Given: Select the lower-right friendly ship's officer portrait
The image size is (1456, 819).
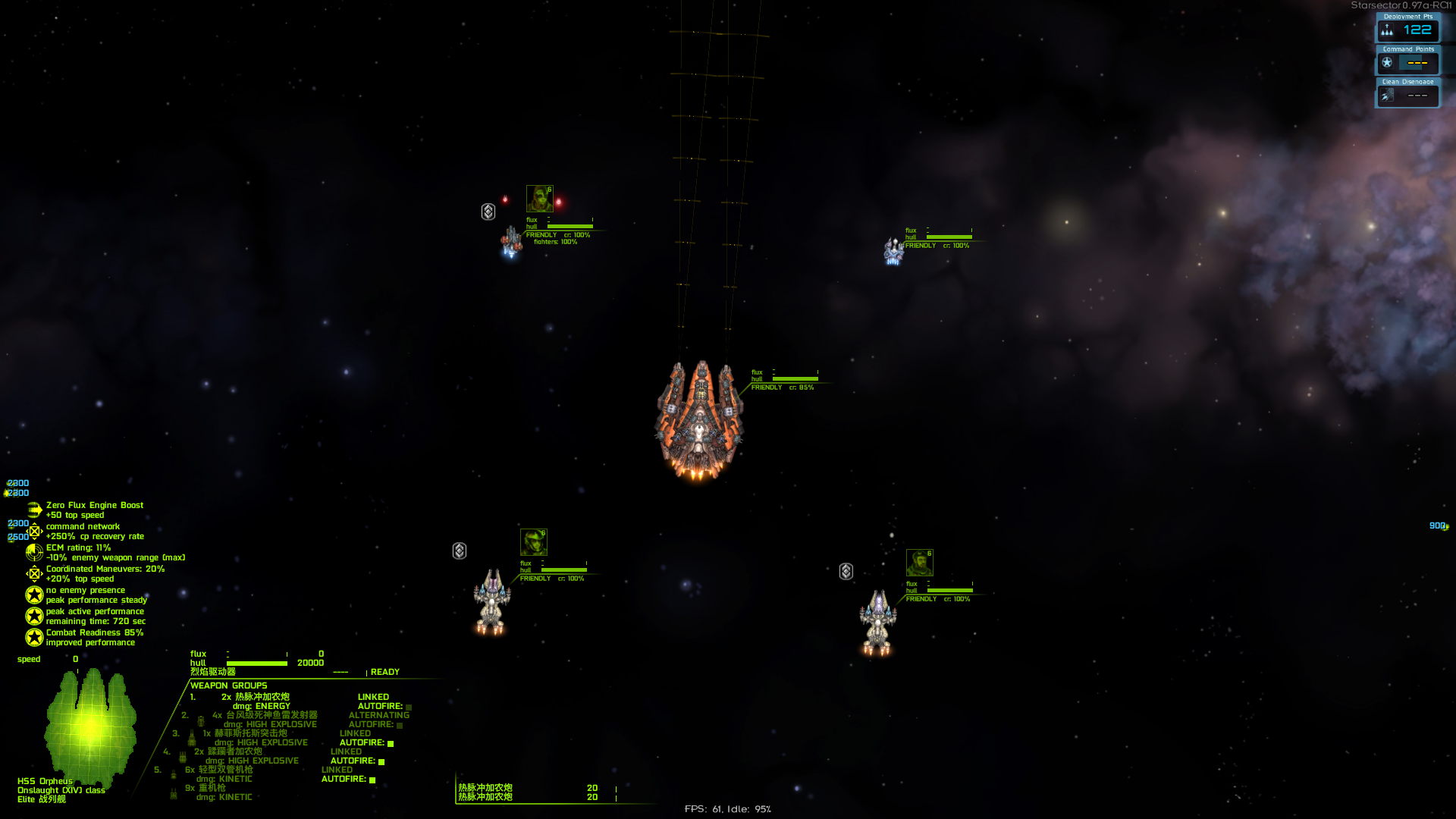Looking at the screenshot, I should (x=919, y=563).
